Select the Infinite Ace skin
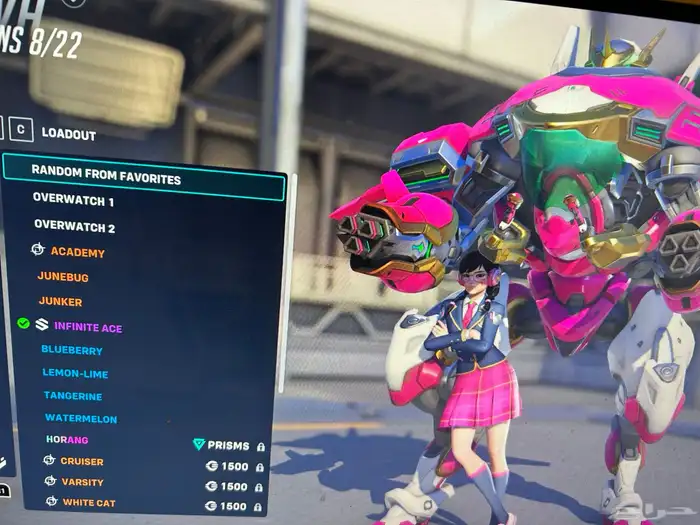This screenshot has height=525, width=700. pos(87,327)
